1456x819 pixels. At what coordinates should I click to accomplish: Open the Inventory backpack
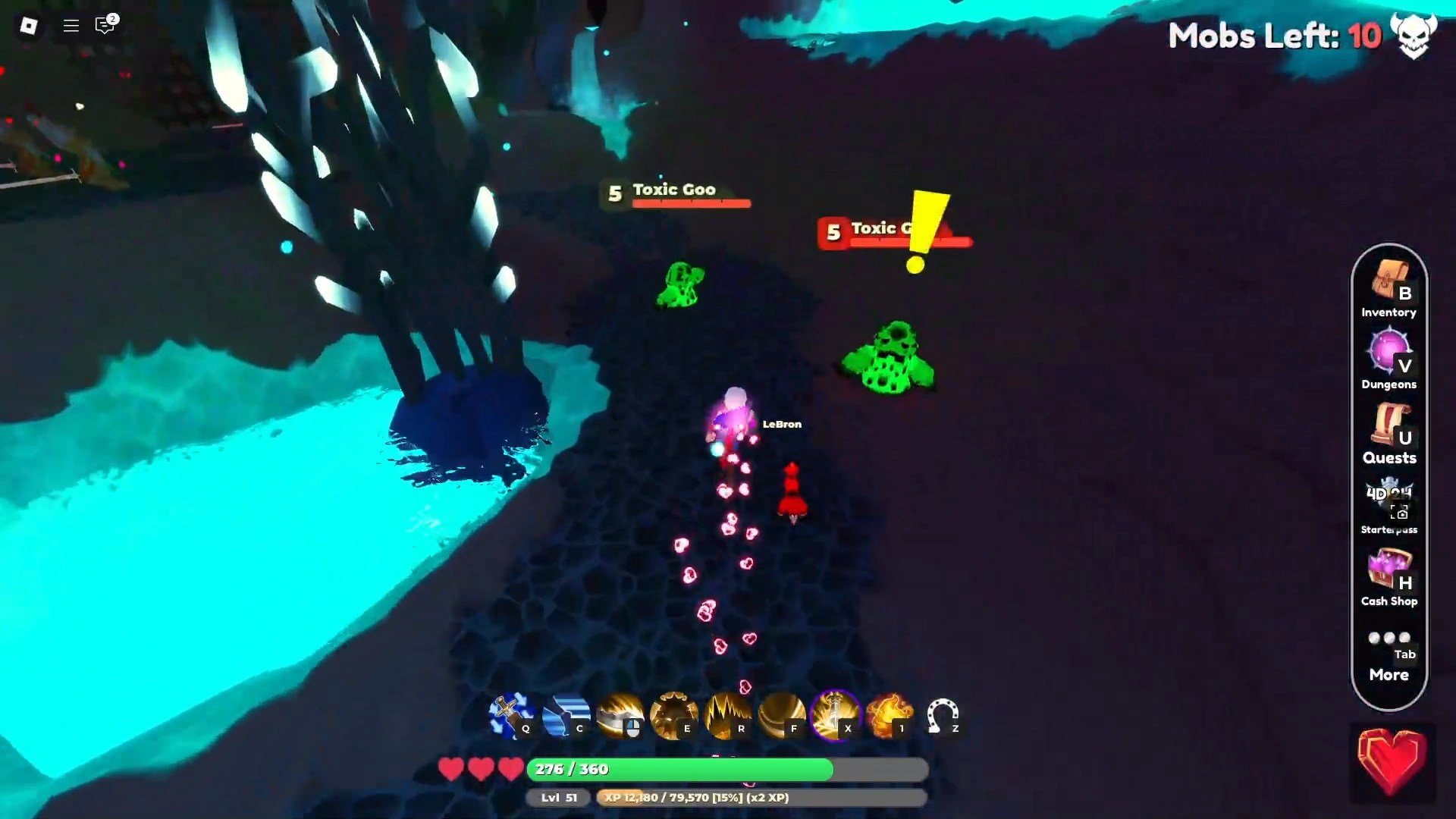[1389, 288]
